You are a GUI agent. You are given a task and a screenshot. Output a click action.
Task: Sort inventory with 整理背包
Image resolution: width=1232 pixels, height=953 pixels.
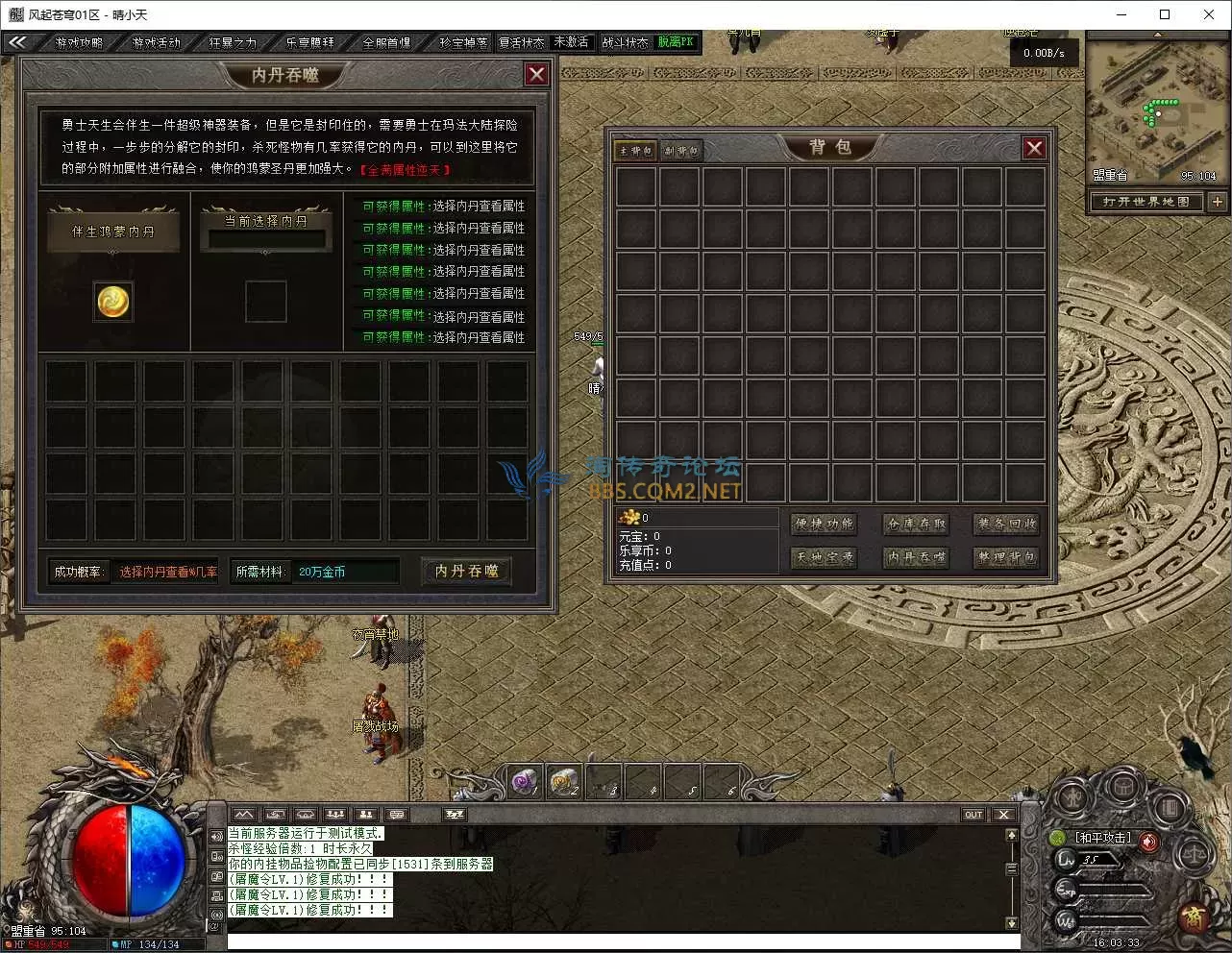(1006, 557)
